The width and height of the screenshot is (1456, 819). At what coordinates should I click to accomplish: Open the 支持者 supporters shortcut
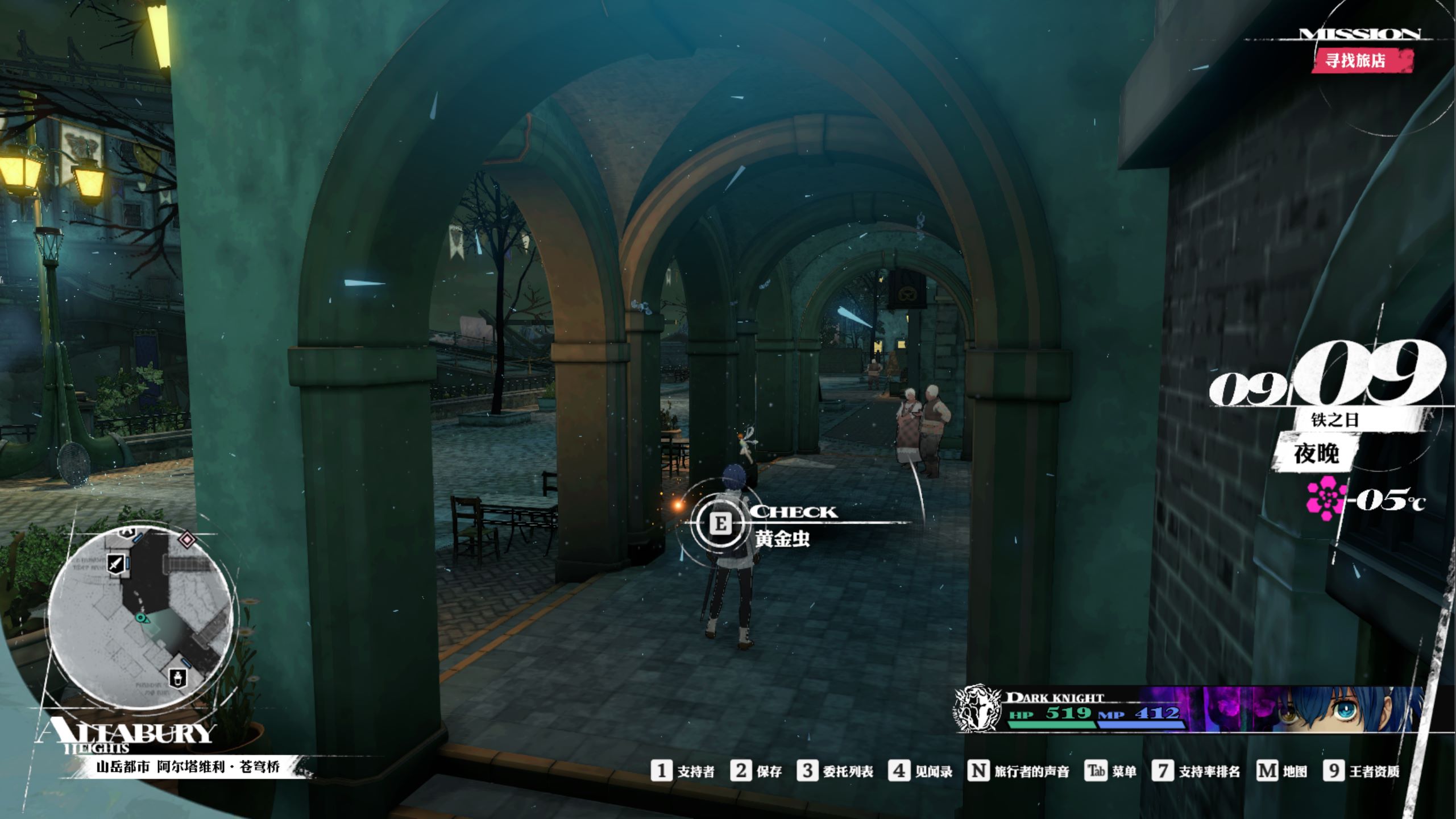coord(683,771)
